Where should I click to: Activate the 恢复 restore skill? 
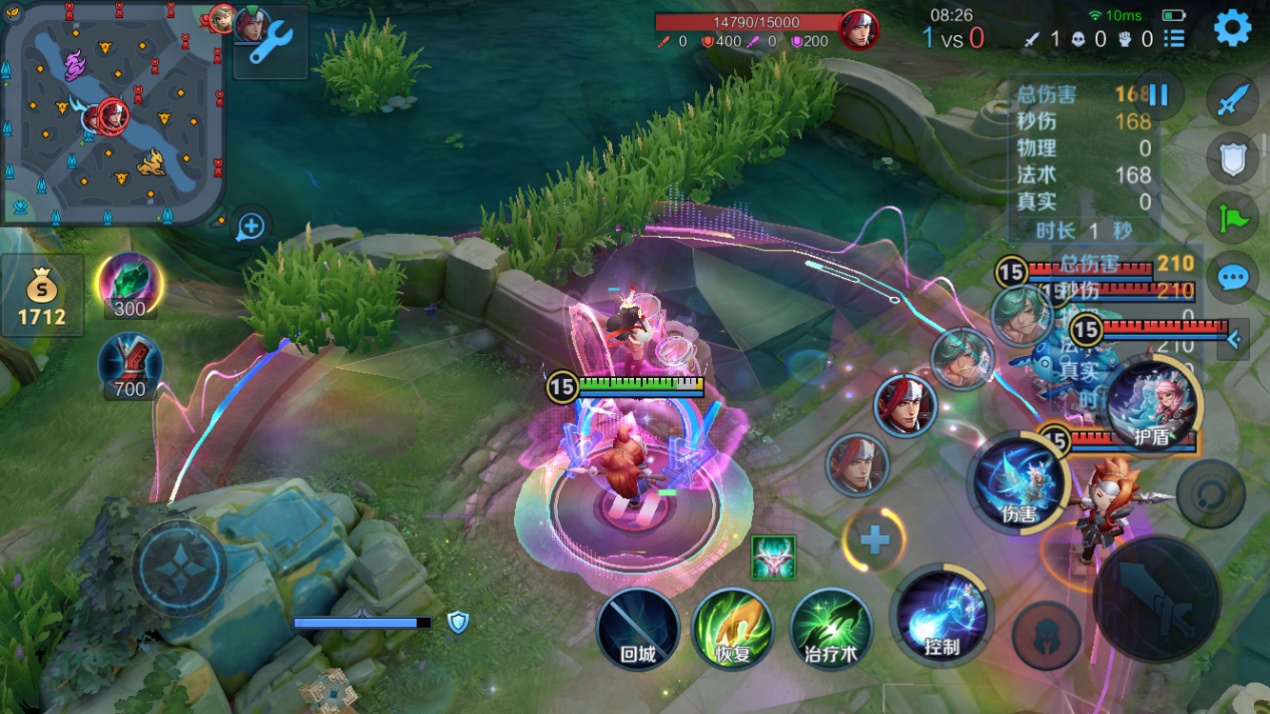[x=733, y=629]
